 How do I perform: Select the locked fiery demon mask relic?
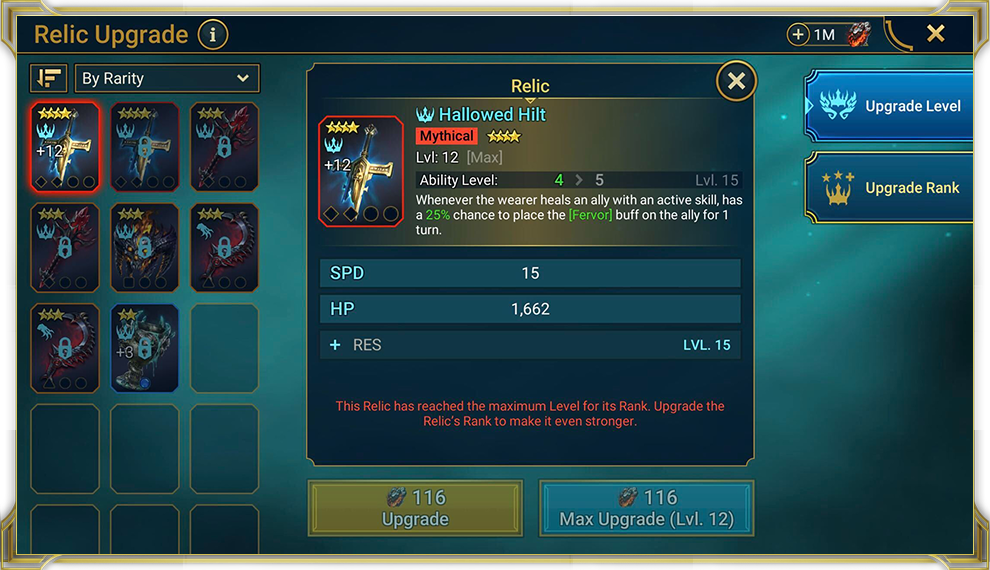click(x=145, y=247)
